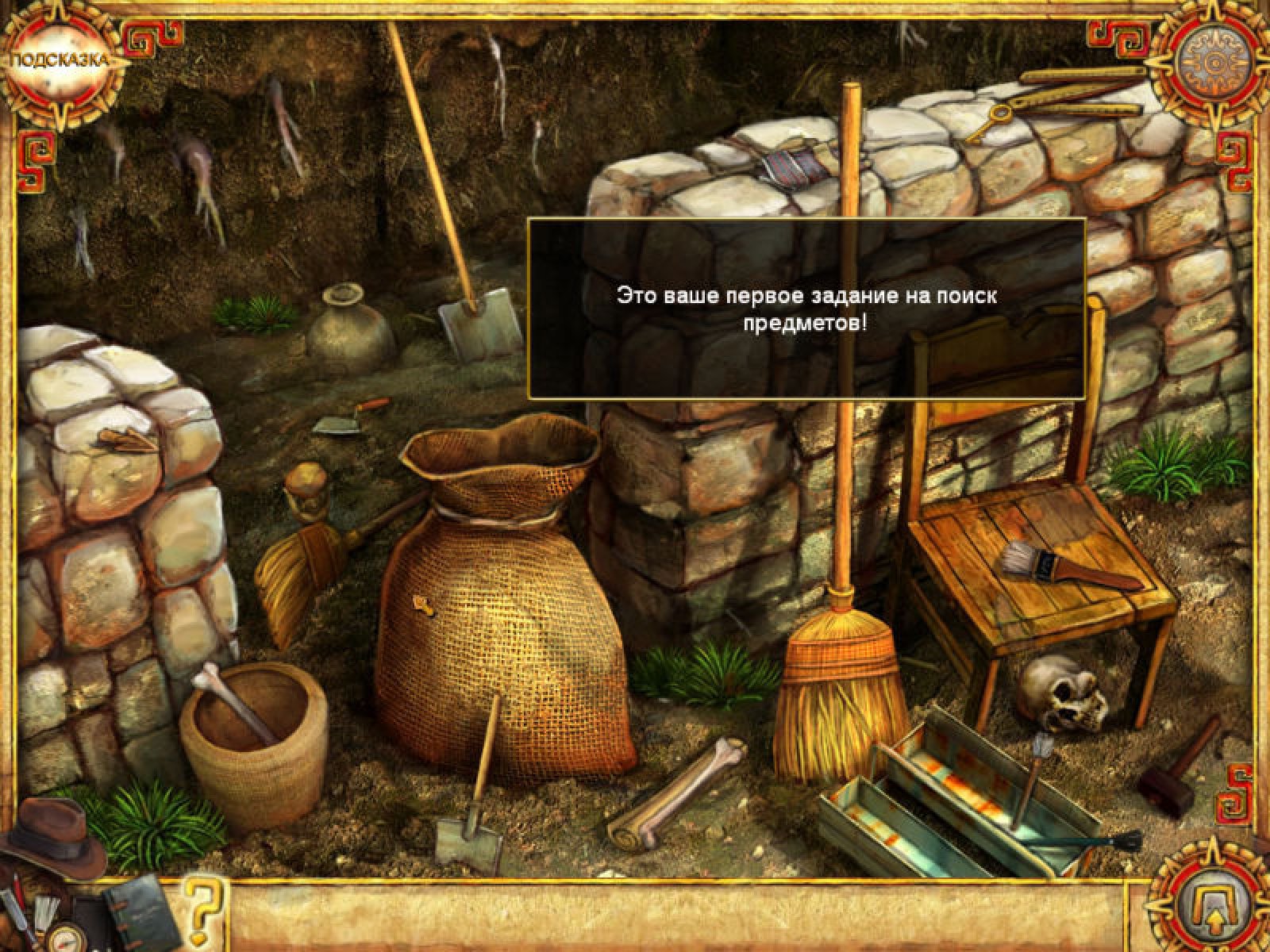Open help with the golden question mark
The image size is (1270, 952).
pyautogui.click(x=201, y=901)
